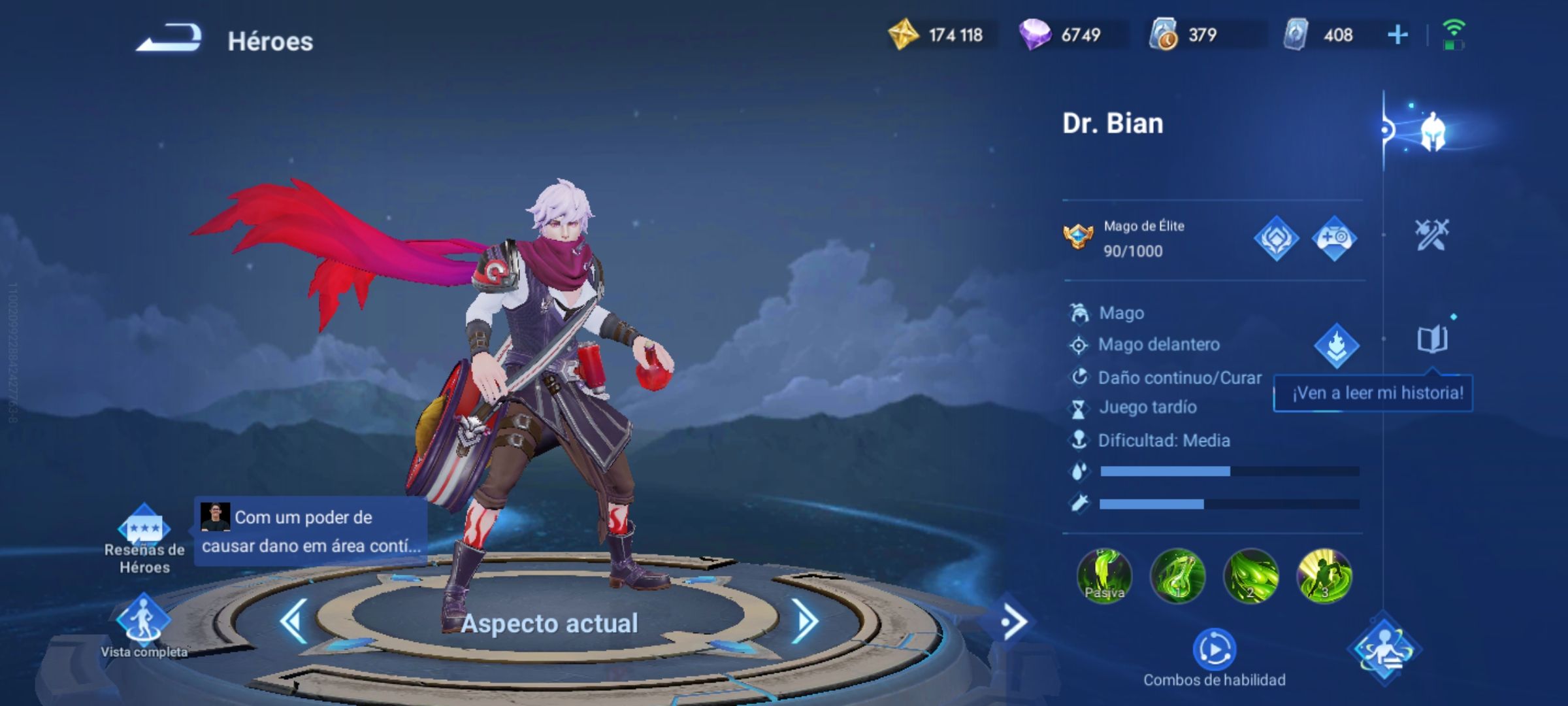
Task: Open the hero story book tab
Action: coord(1432,339)
